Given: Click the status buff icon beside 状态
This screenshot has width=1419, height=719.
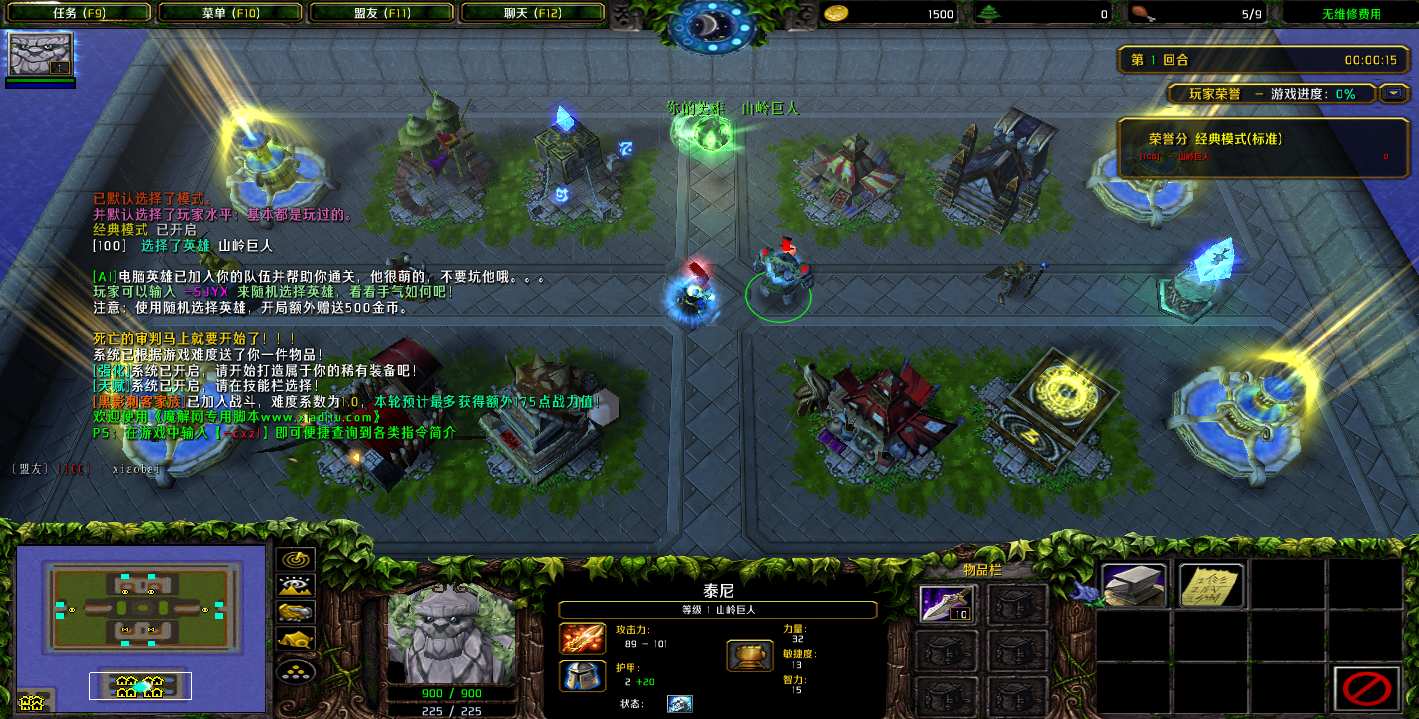Looking at the screenshot, I should pos(679,704).
